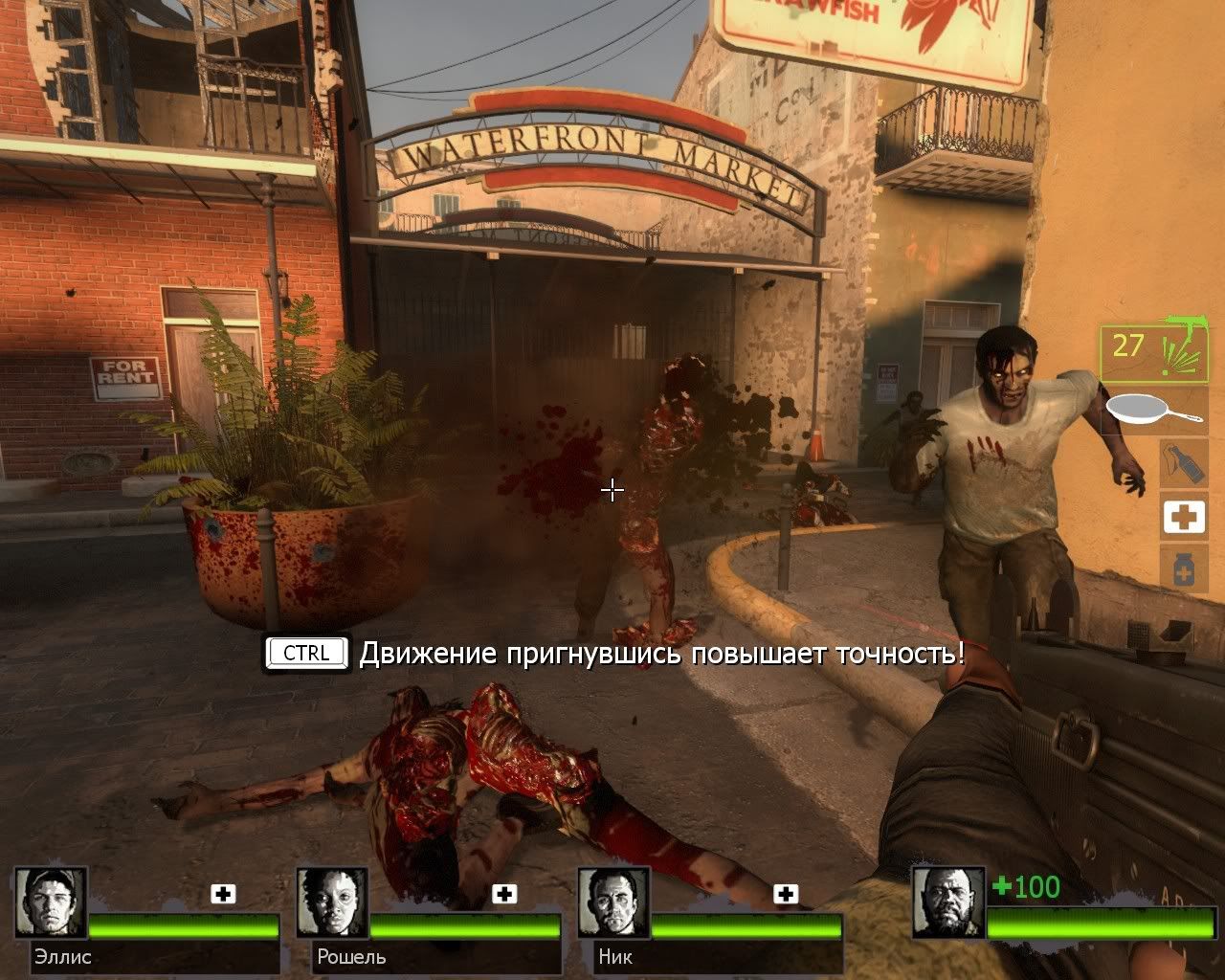Select Rochelle's teammate portrait

tap(332, 902)
